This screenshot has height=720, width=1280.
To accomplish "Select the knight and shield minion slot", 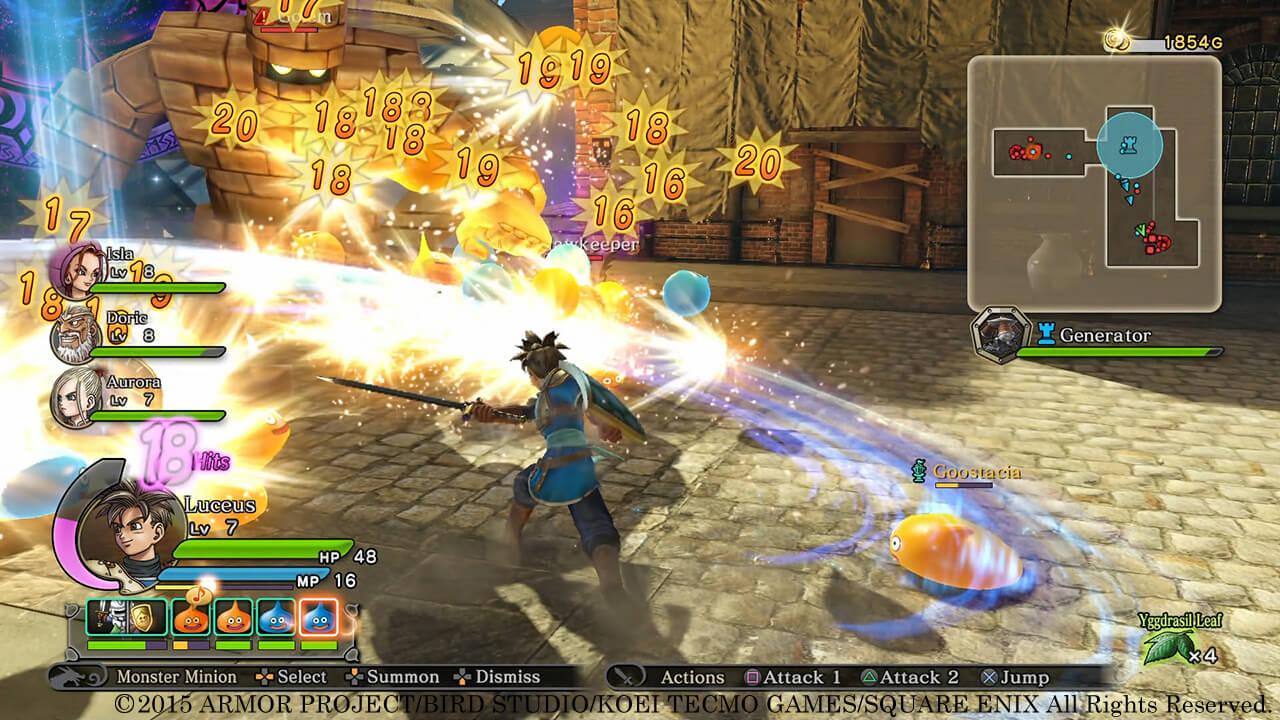I will point(126,618).
